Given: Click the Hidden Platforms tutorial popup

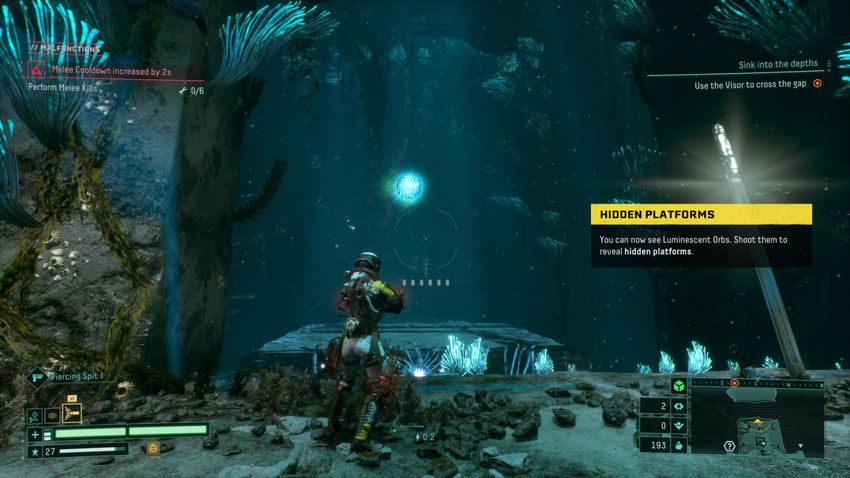Looking at the screenshot, I should (700, 235).
